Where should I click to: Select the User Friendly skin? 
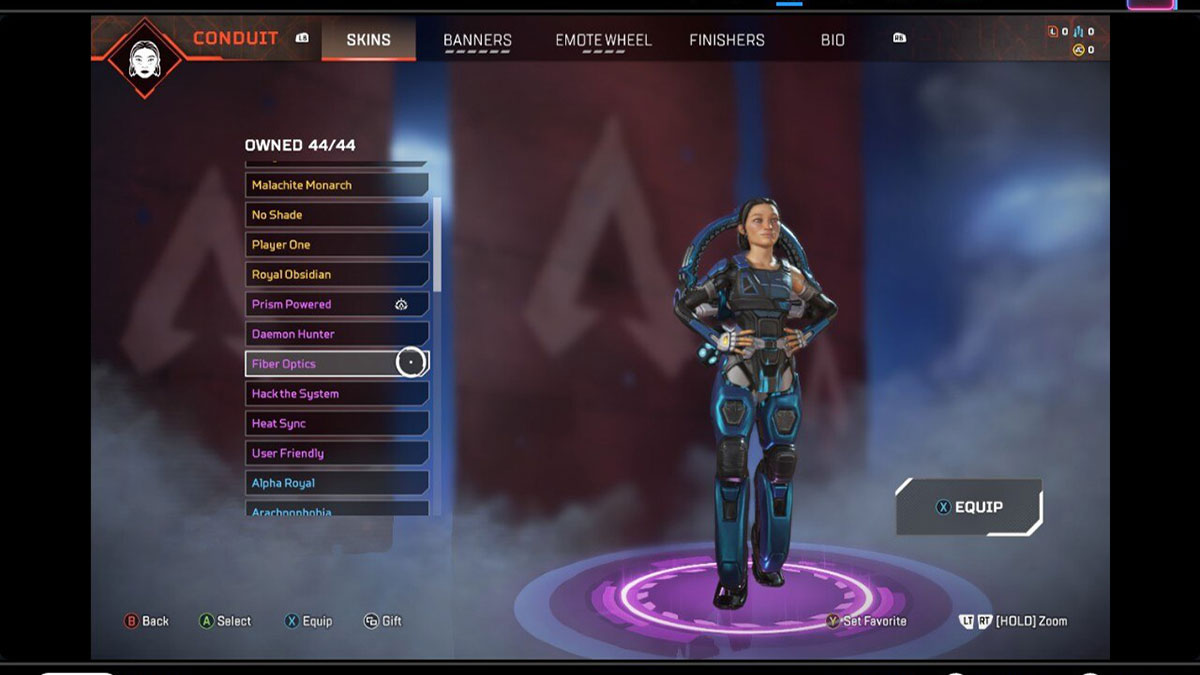pos(336,453)
